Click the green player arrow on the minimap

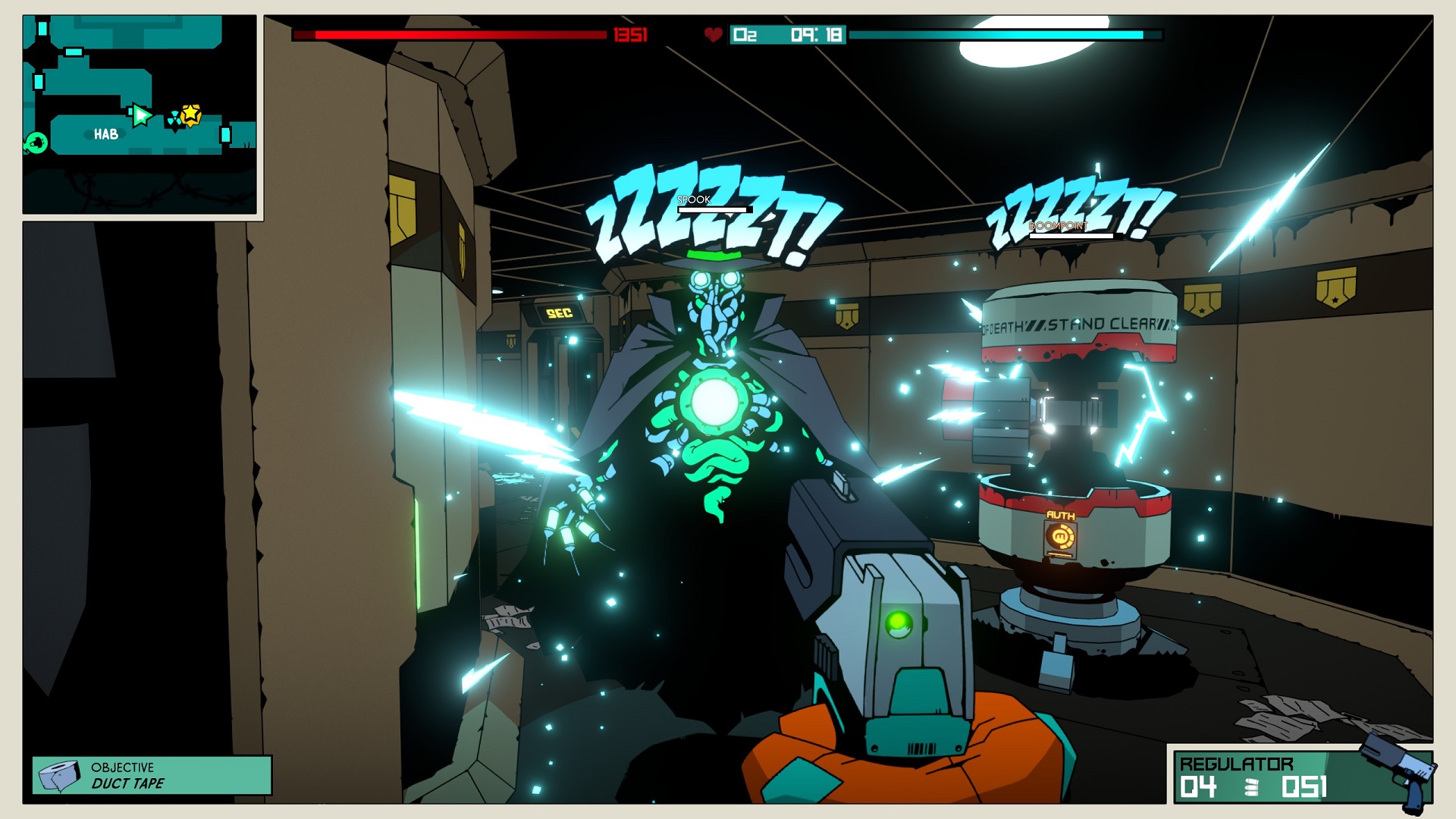140,115
